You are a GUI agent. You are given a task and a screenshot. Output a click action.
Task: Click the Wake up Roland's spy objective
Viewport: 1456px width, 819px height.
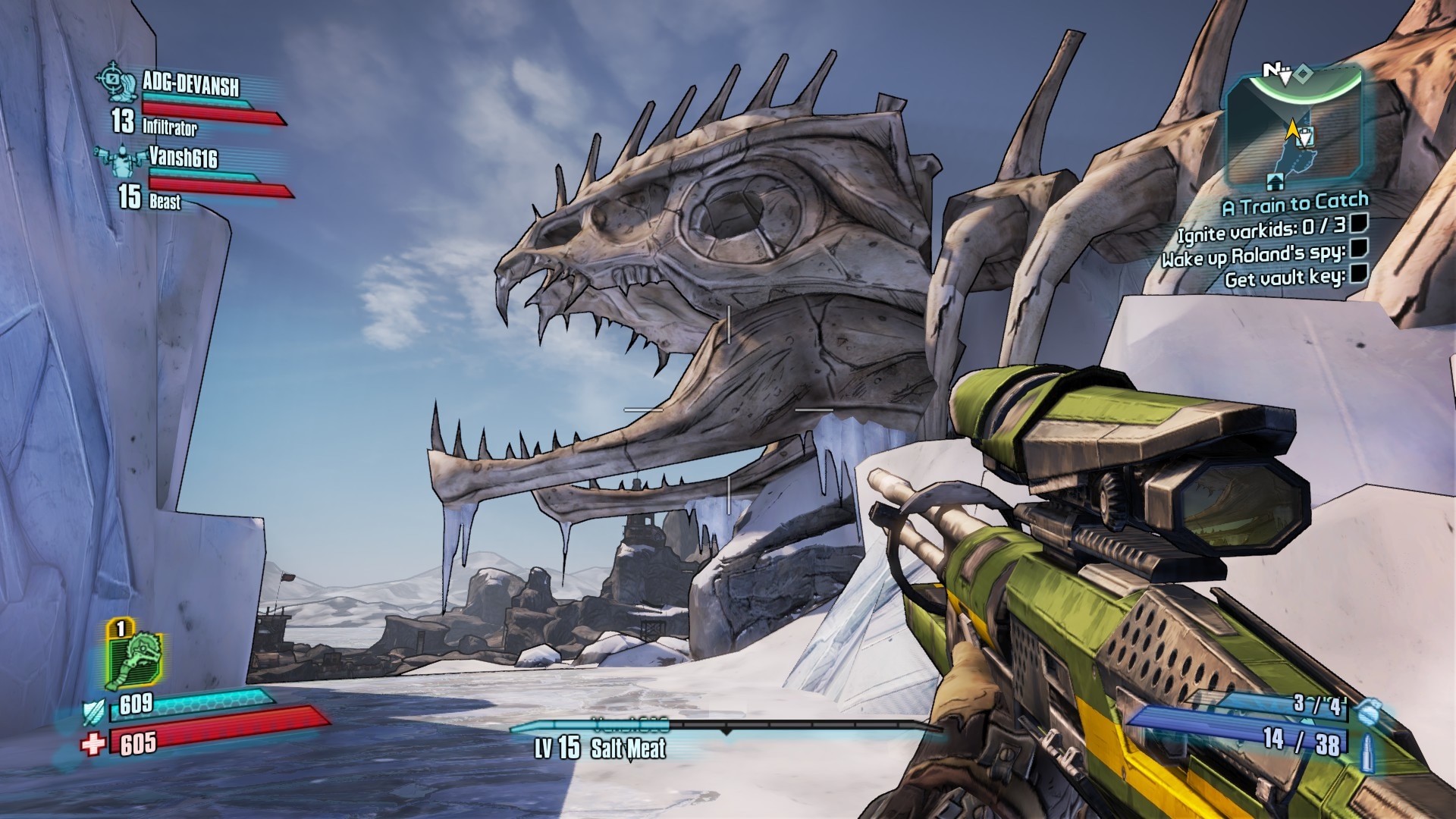click(1254, 254)
